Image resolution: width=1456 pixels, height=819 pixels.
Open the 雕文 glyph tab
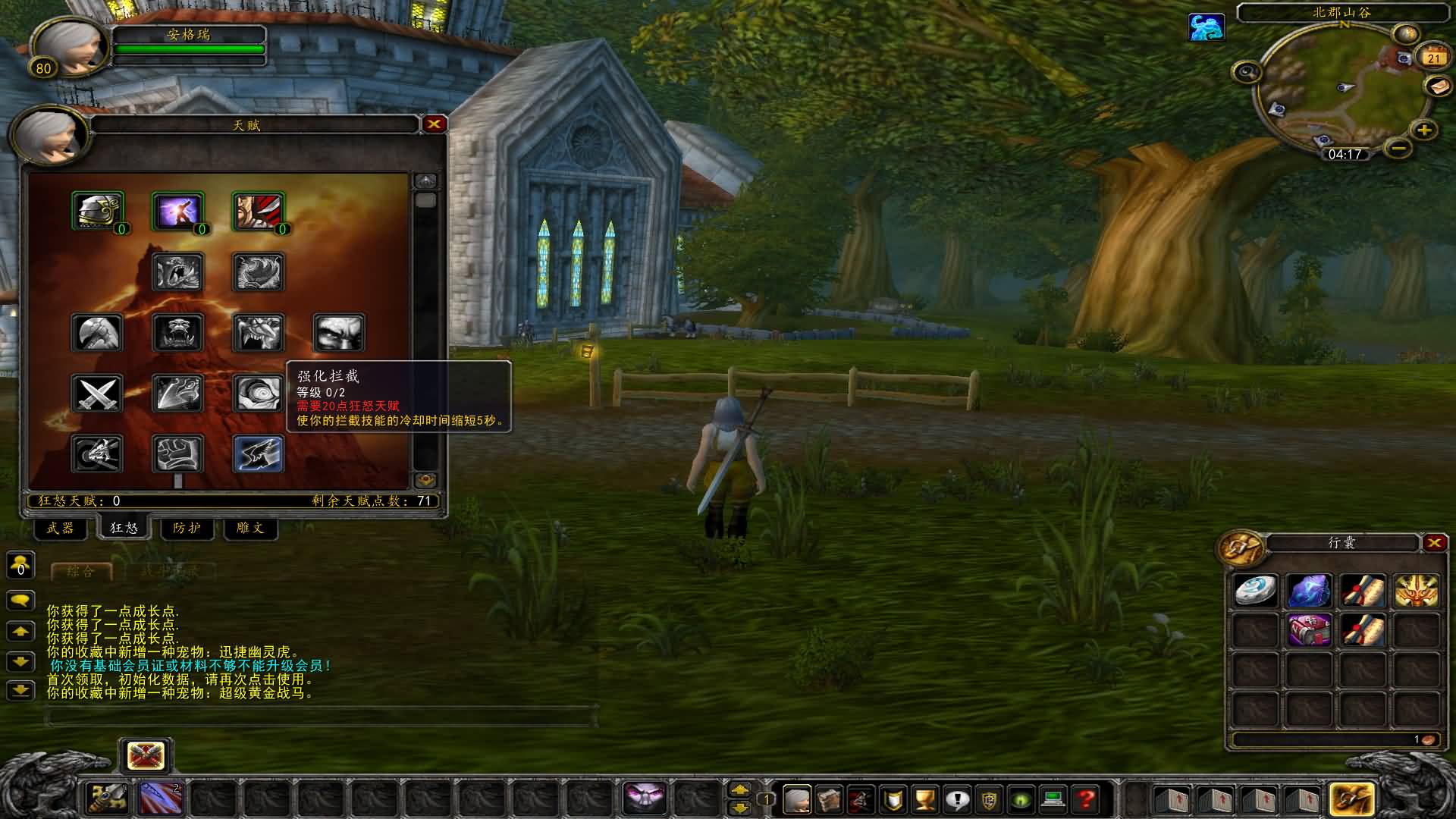(x=250, y=529)
